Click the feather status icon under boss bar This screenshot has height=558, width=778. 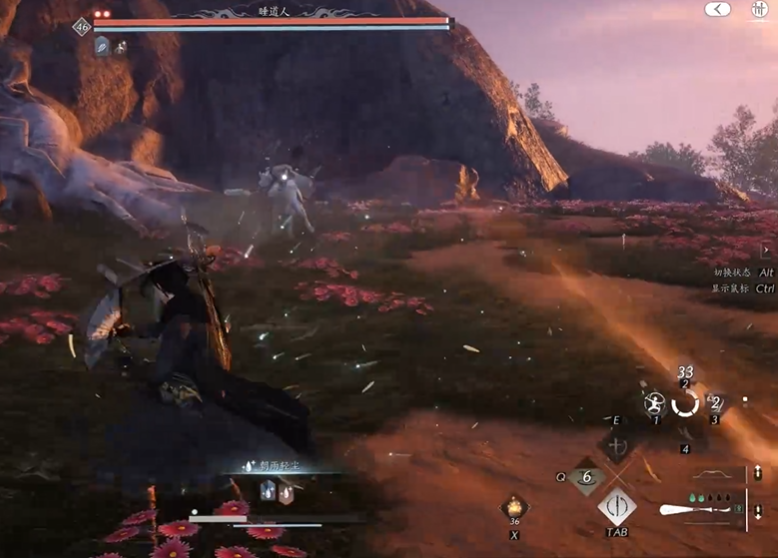(101, 46)
